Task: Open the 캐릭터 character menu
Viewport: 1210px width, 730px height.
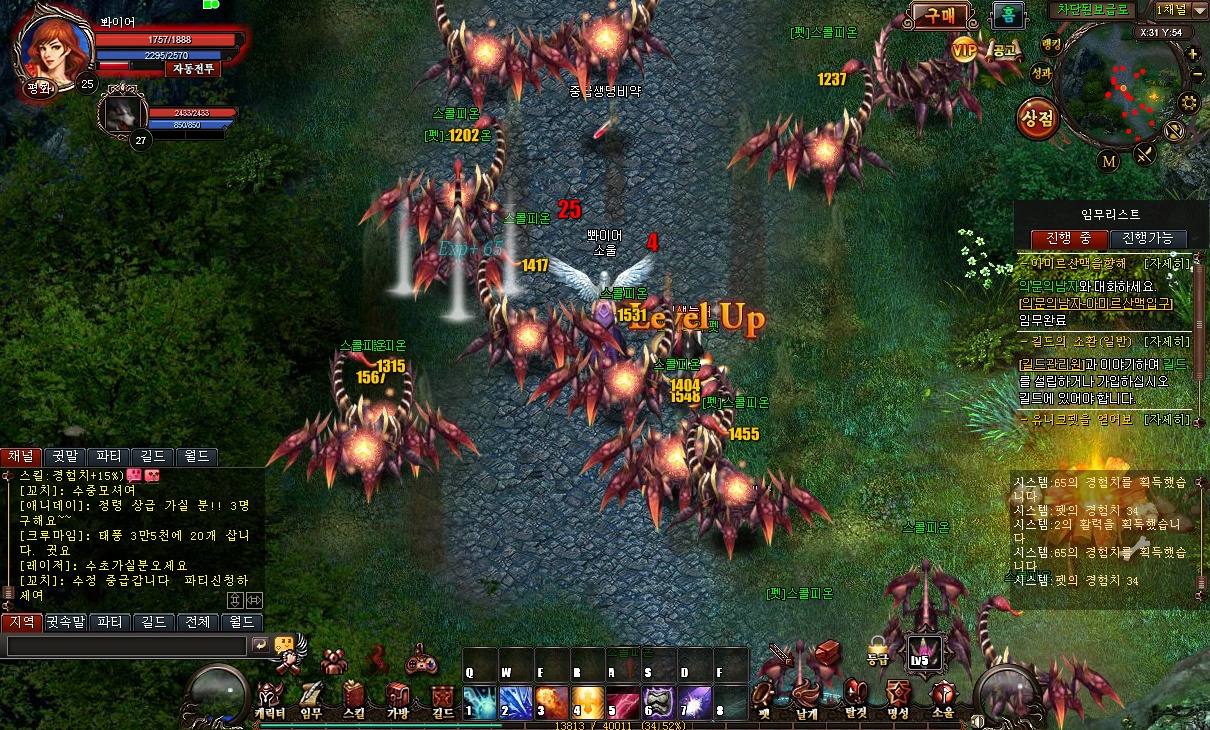Action: pos(270,700)
